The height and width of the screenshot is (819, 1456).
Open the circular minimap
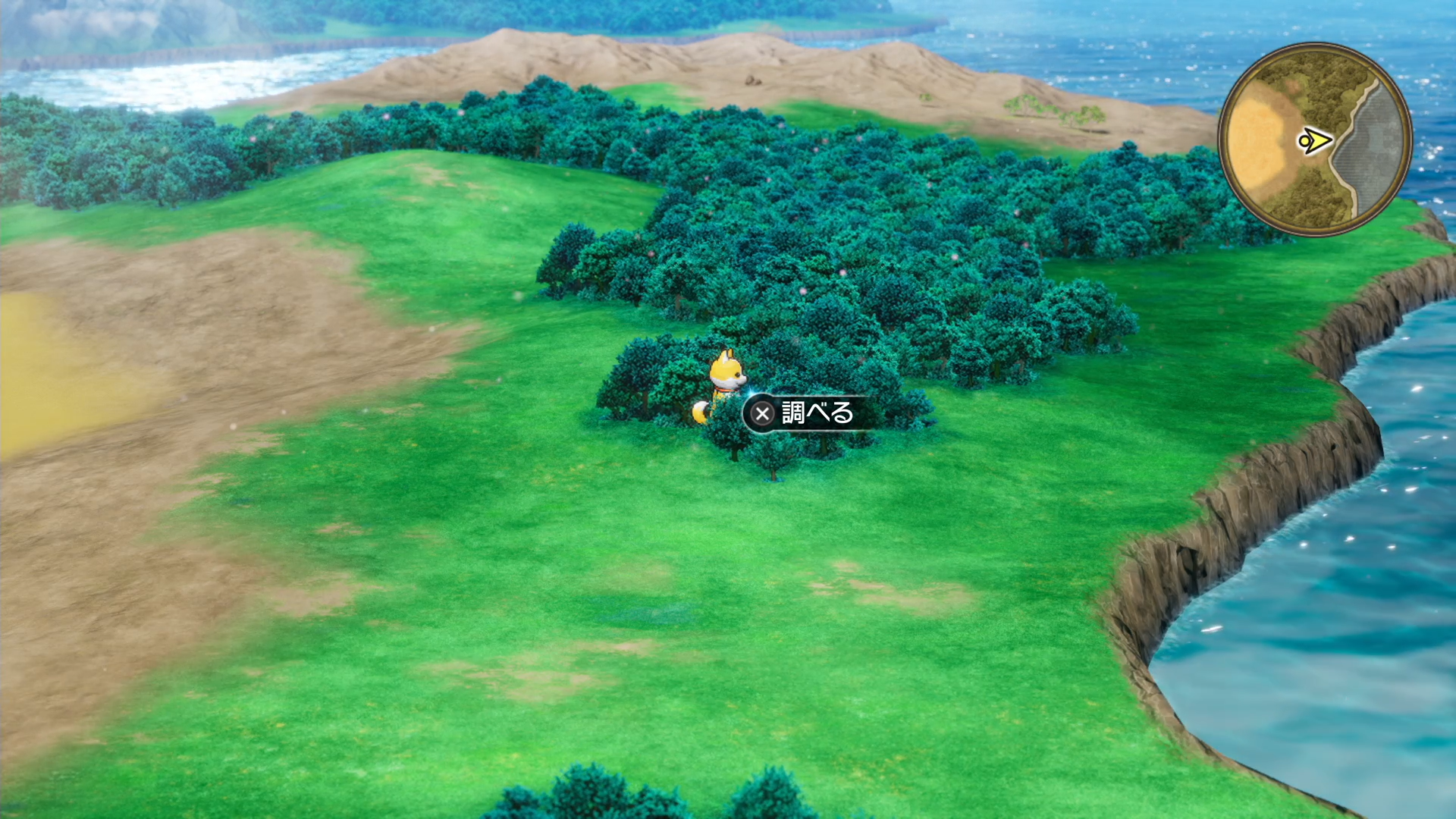(x=1315, y=140)
